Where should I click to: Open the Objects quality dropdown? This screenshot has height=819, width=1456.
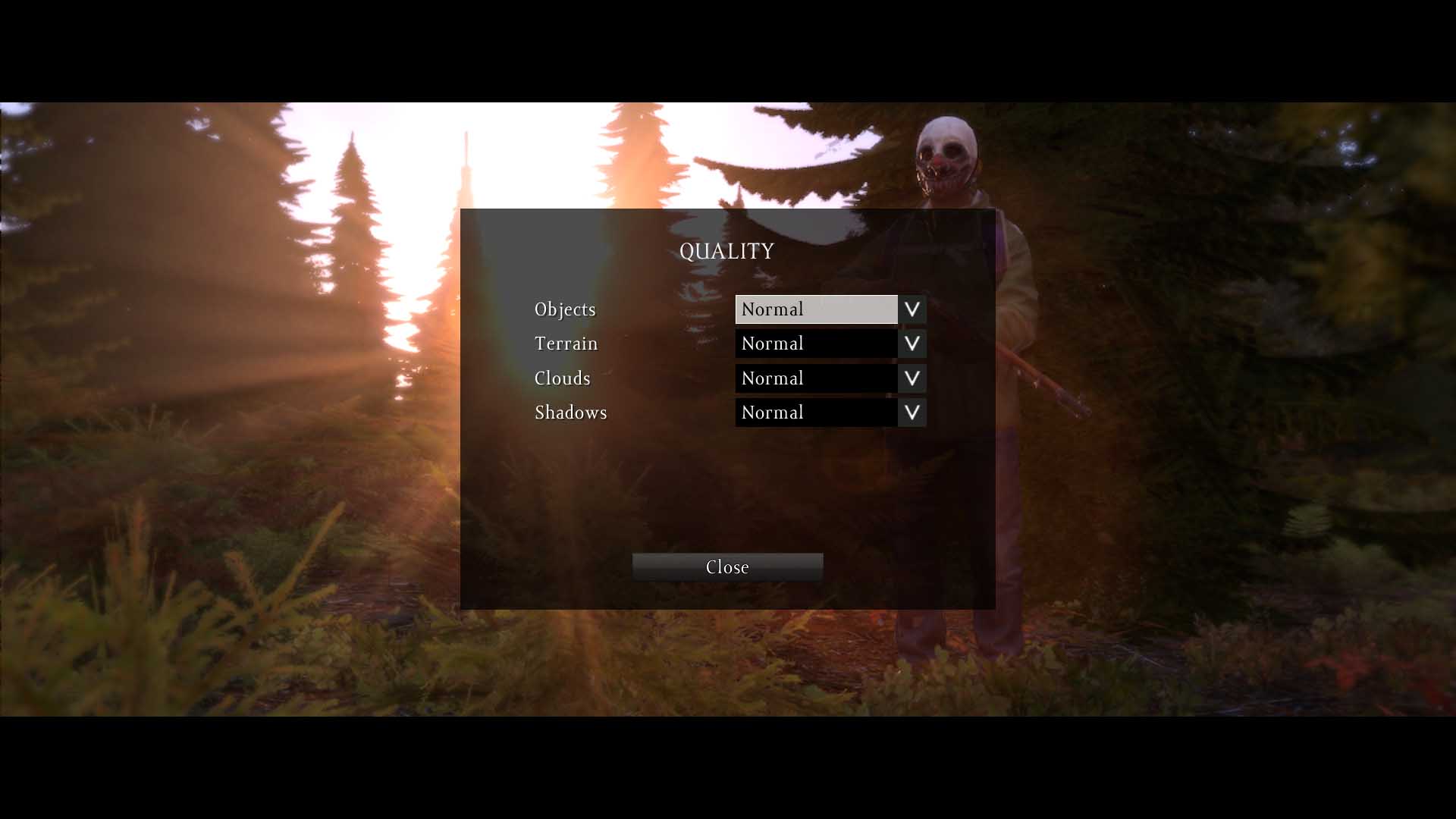pos(912,309)
